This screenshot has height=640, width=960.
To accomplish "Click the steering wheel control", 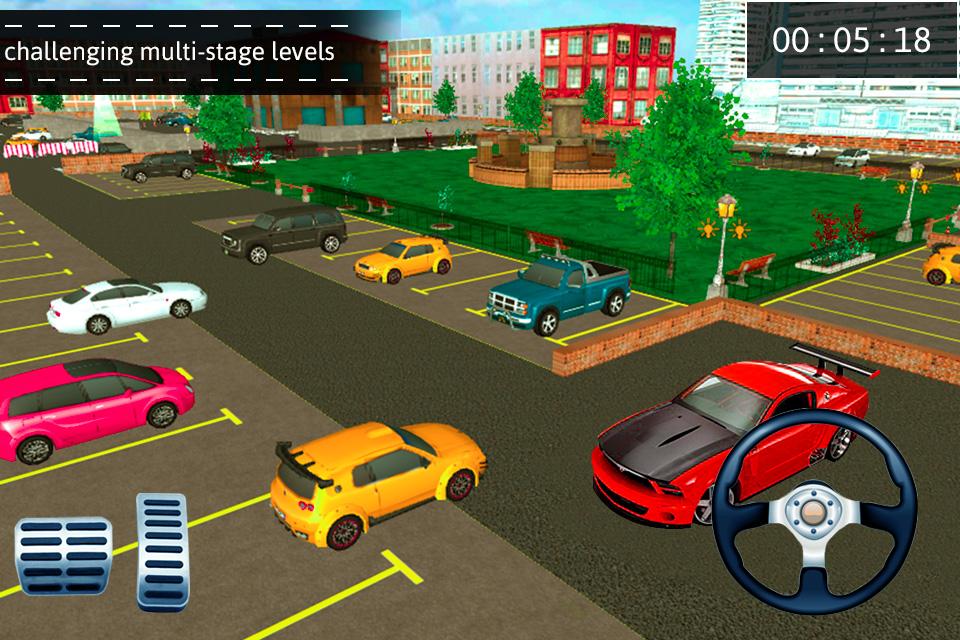I will click(814, 511).
